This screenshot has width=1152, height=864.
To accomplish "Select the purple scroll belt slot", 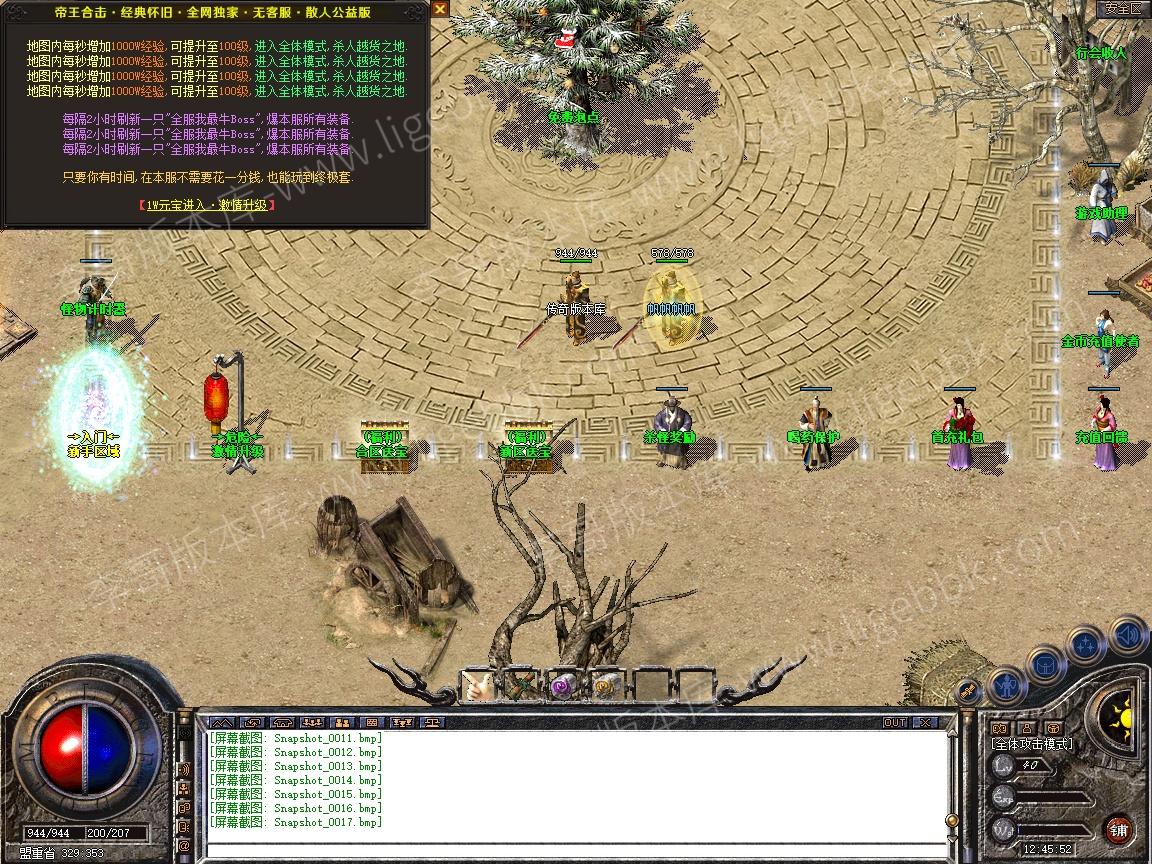I will click(563, 685).
